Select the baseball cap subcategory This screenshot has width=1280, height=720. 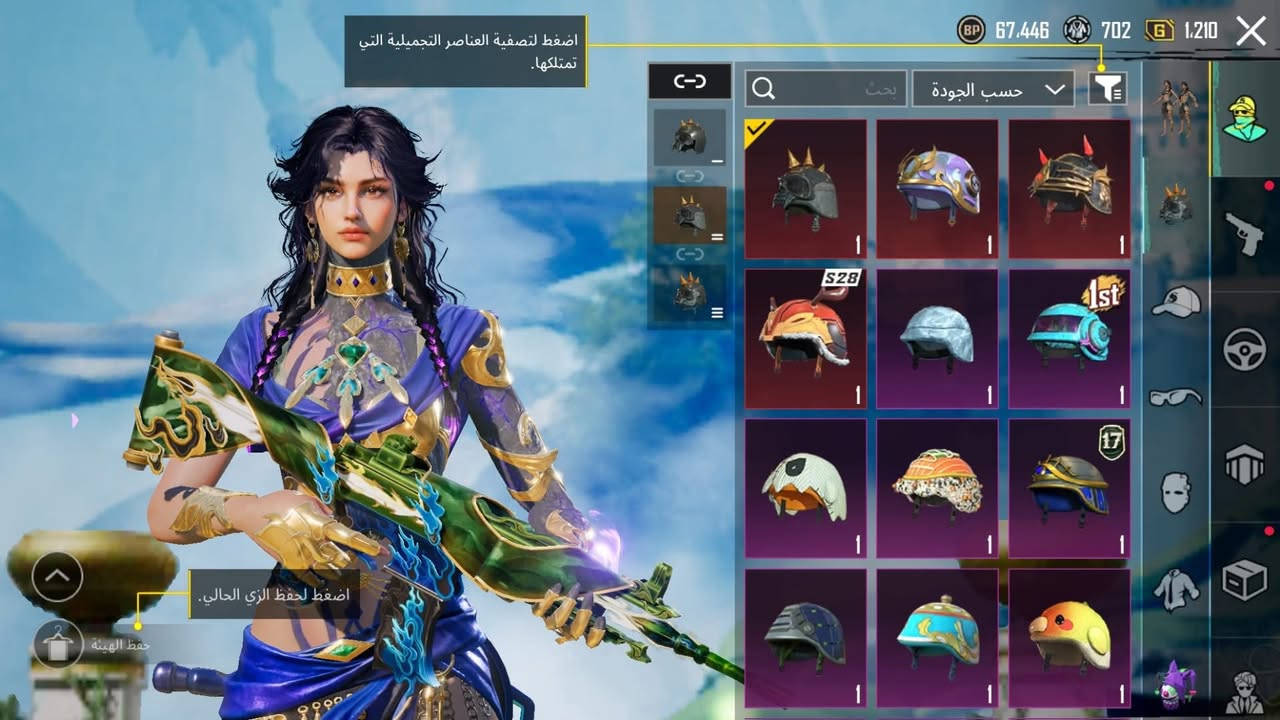[1176, 300]
